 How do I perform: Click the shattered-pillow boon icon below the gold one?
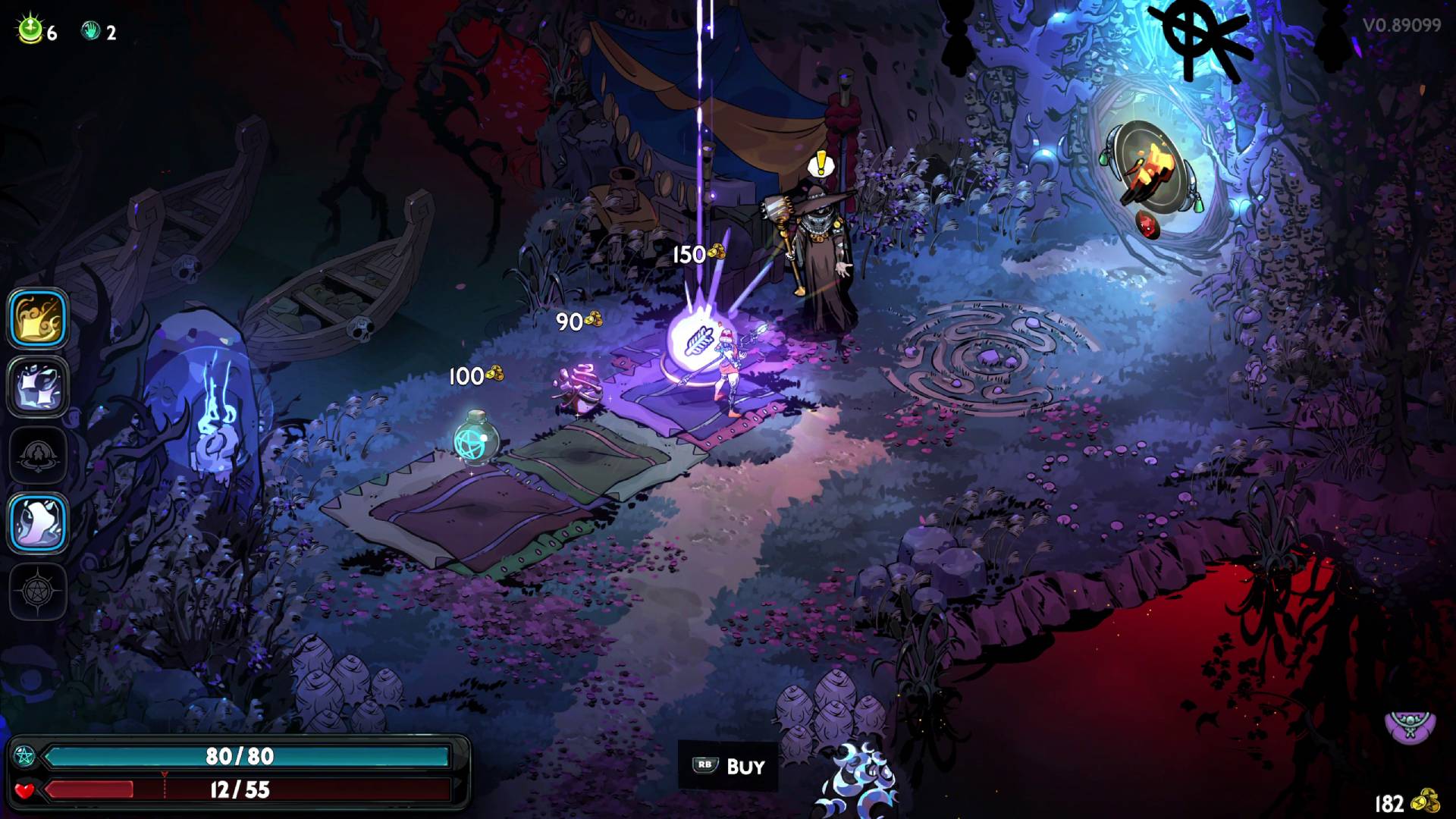pos(37,387)
